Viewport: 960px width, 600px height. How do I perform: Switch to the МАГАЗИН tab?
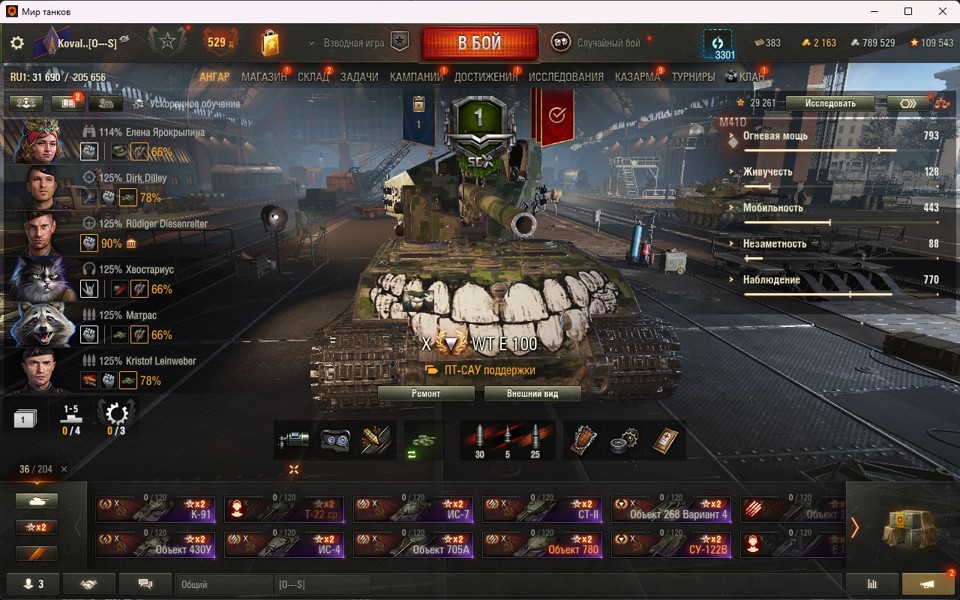coord(264,77)
